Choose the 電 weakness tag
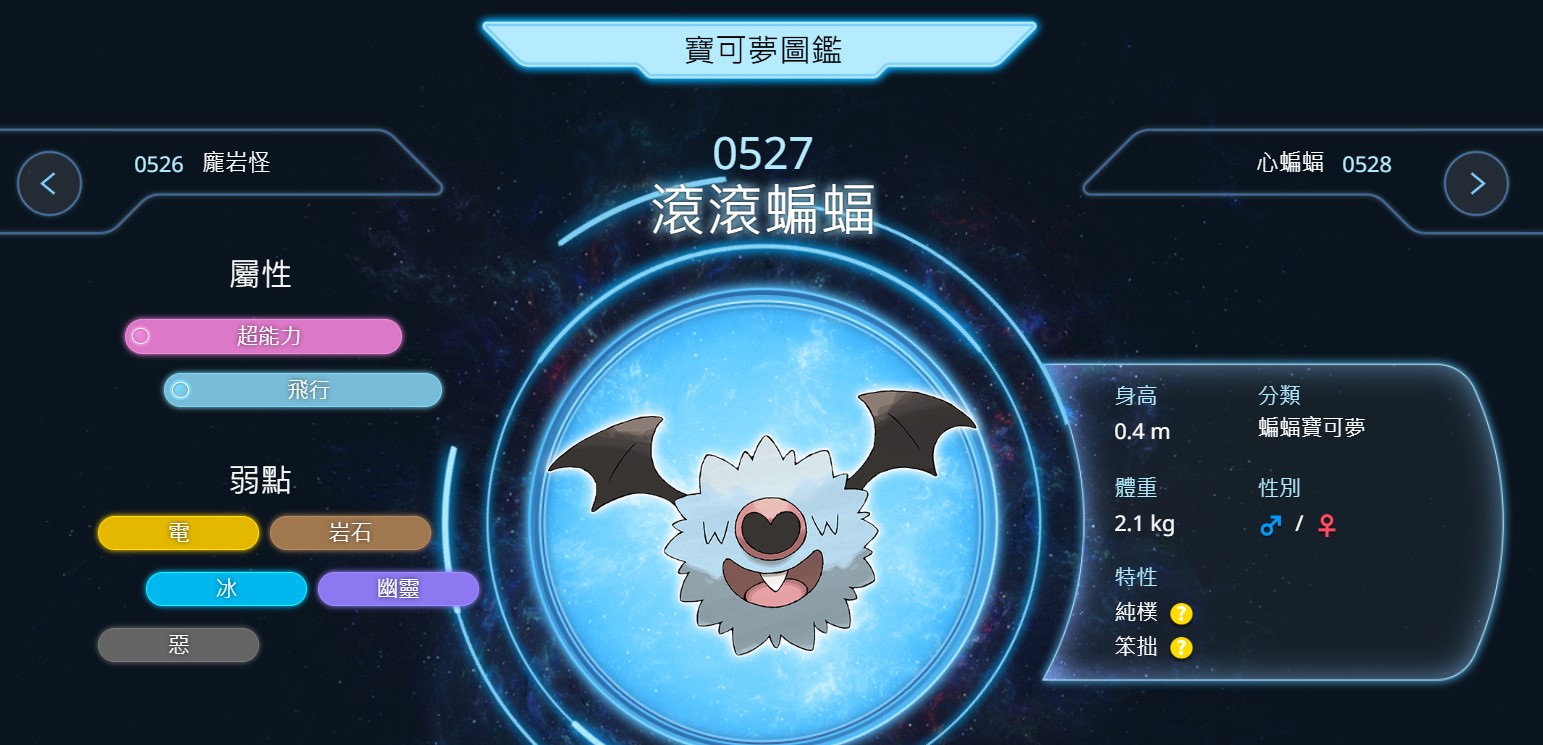 (178, 533)
